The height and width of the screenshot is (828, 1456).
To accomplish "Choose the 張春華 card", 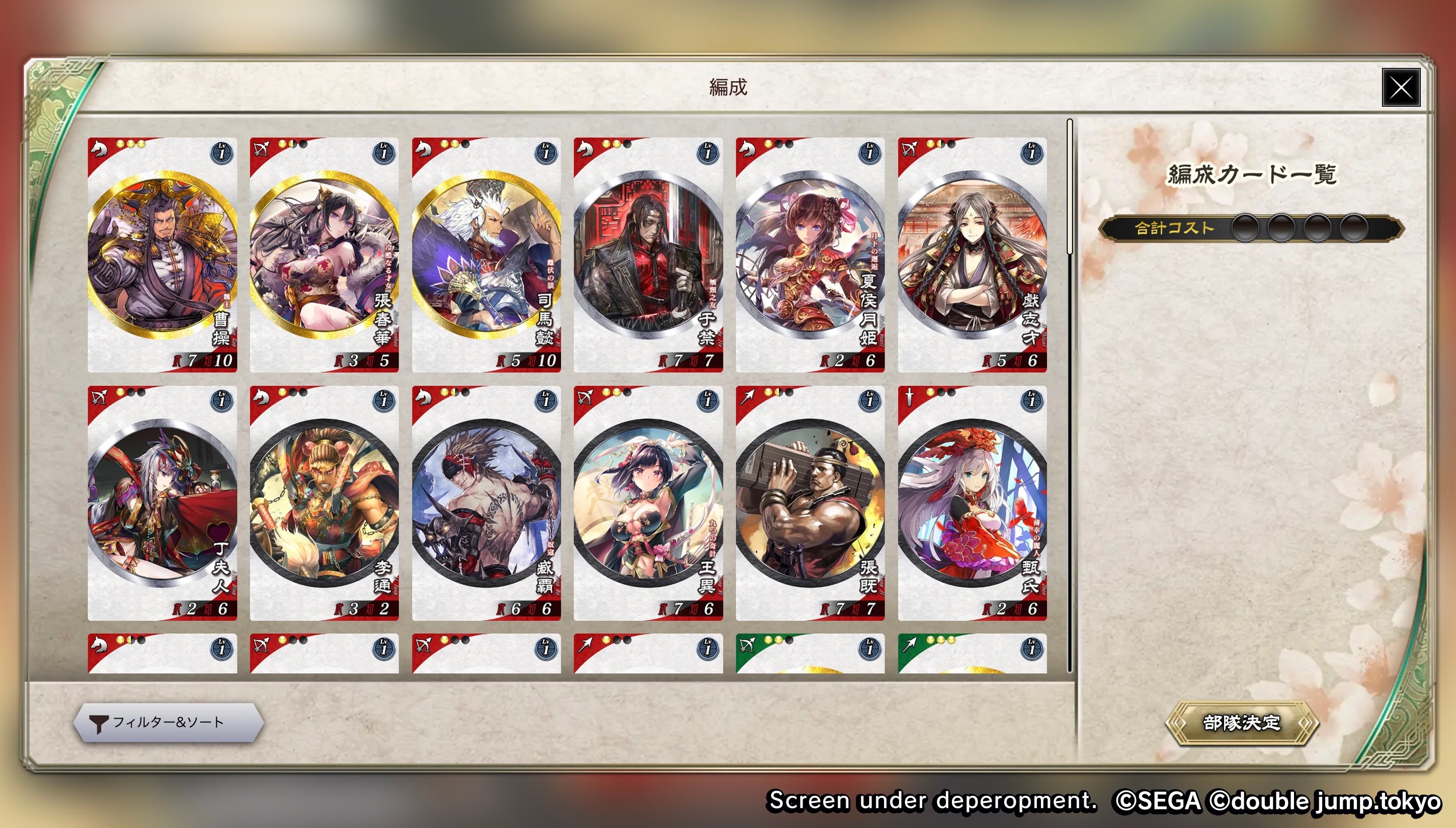I will tap(324, 255).
